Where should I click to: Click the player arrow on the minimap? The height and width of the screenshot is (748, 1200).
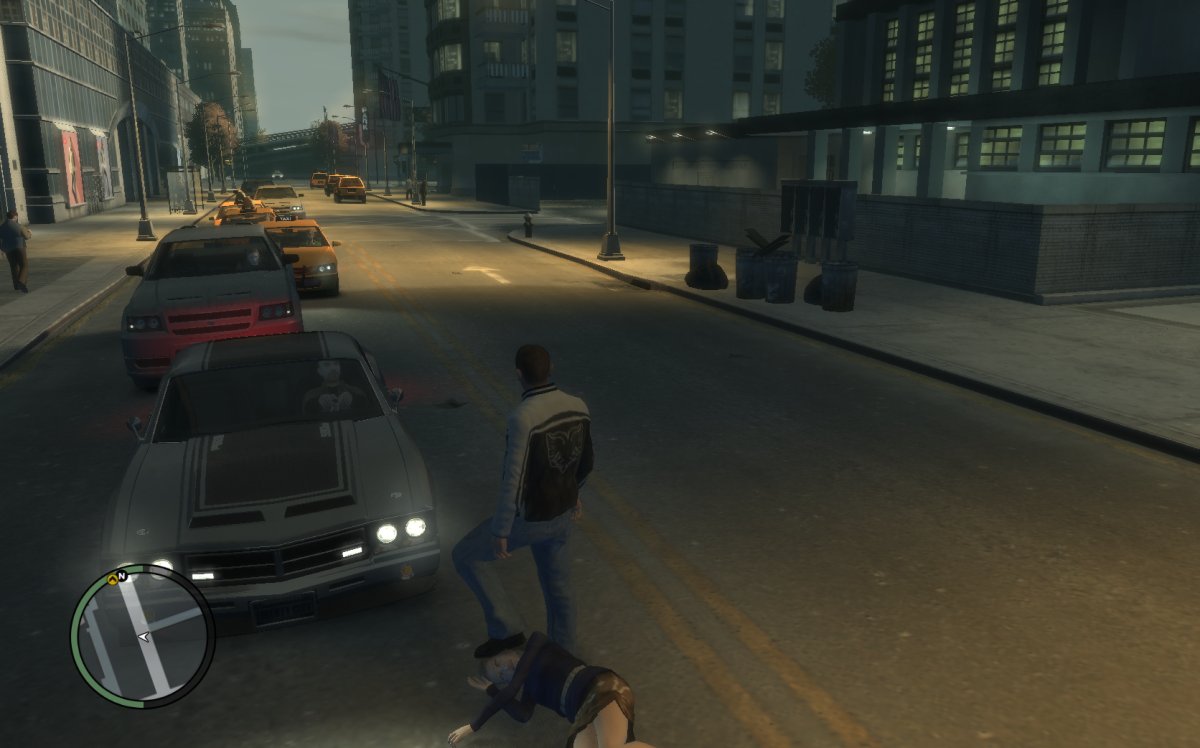coord(146,636)
